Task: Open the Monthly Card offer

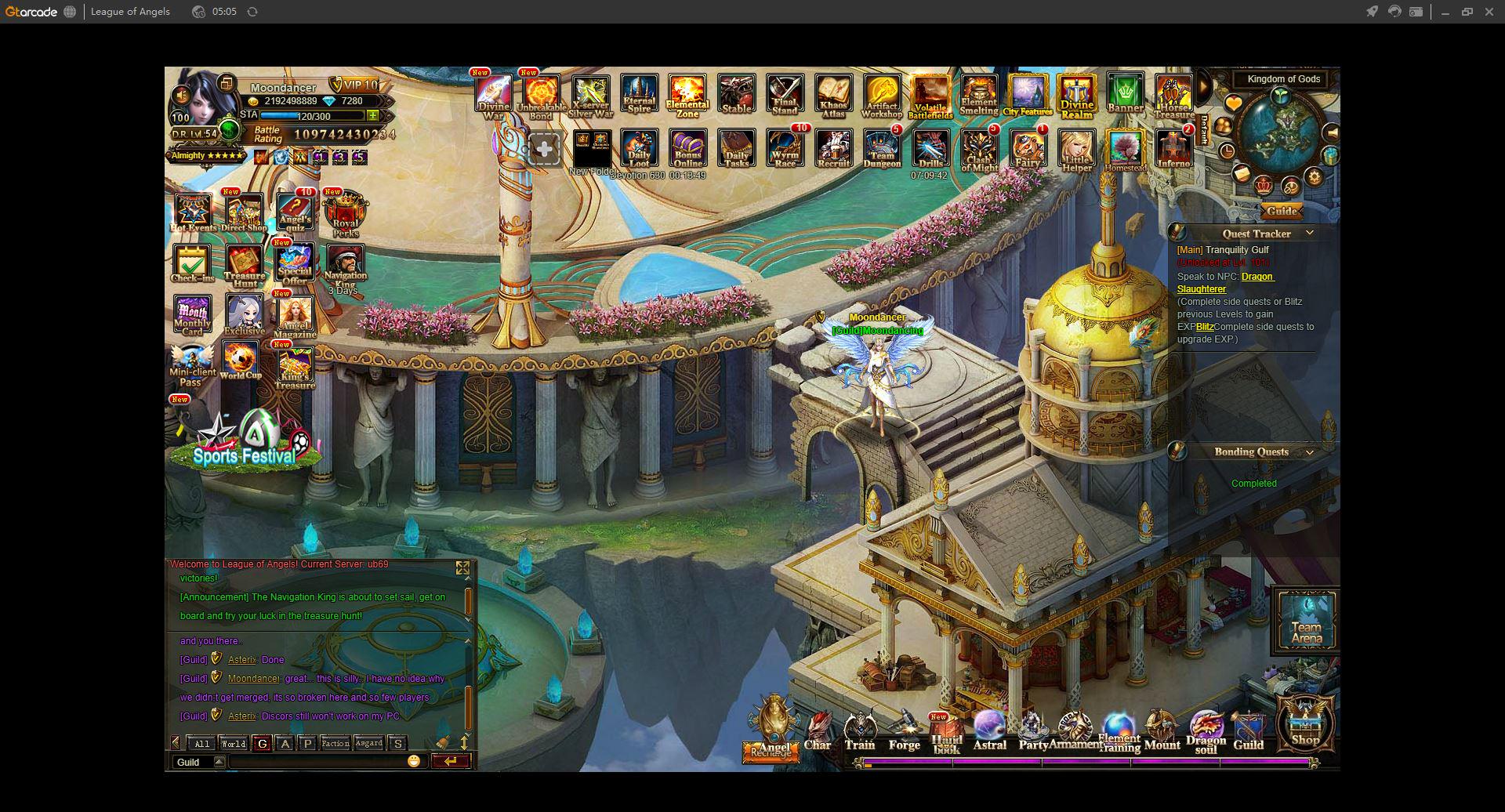Action: pyautogui.click(x=193, y=314)
